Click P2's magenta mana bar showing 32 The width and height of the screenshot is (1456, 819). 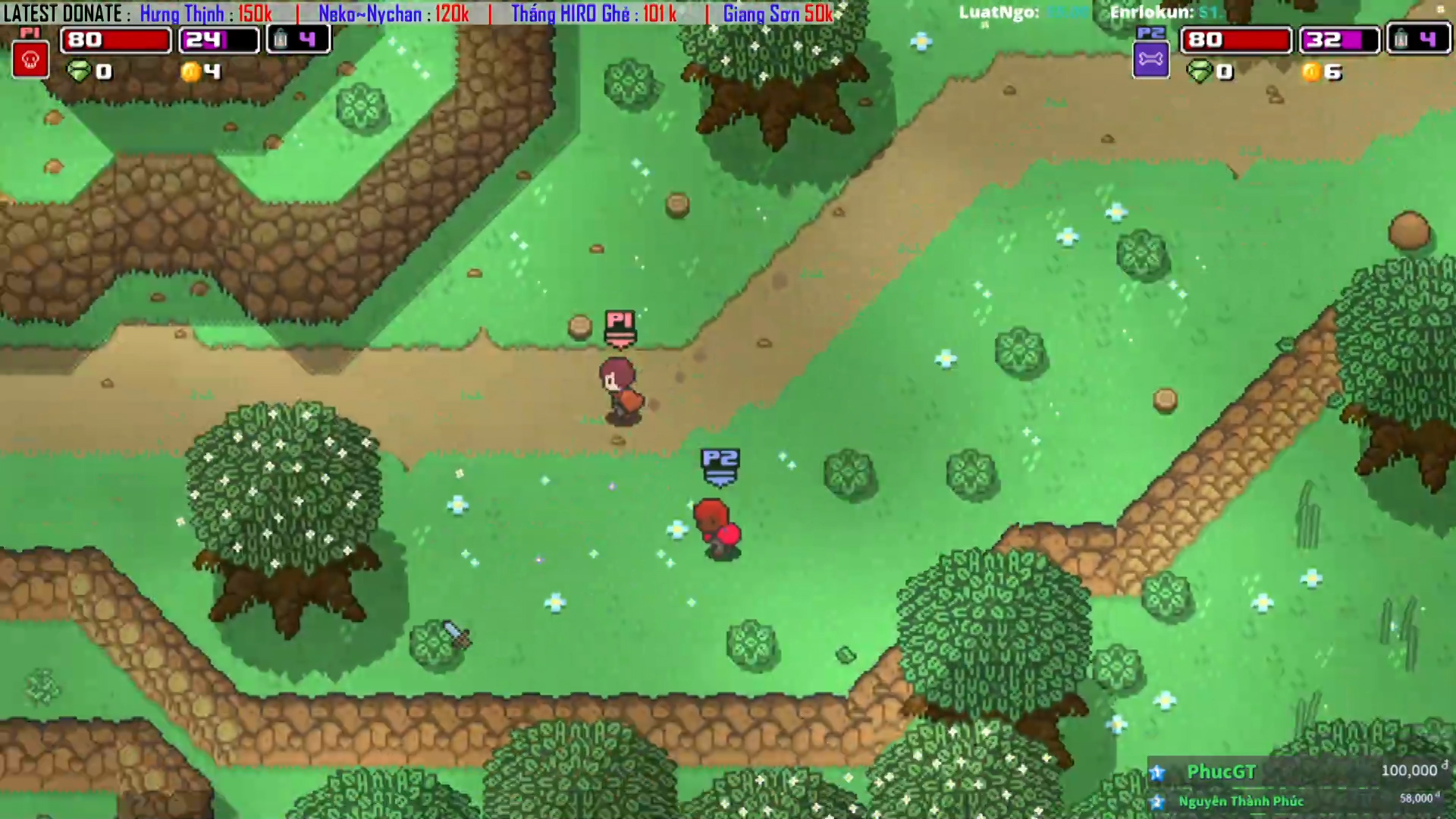point(1338,39)
